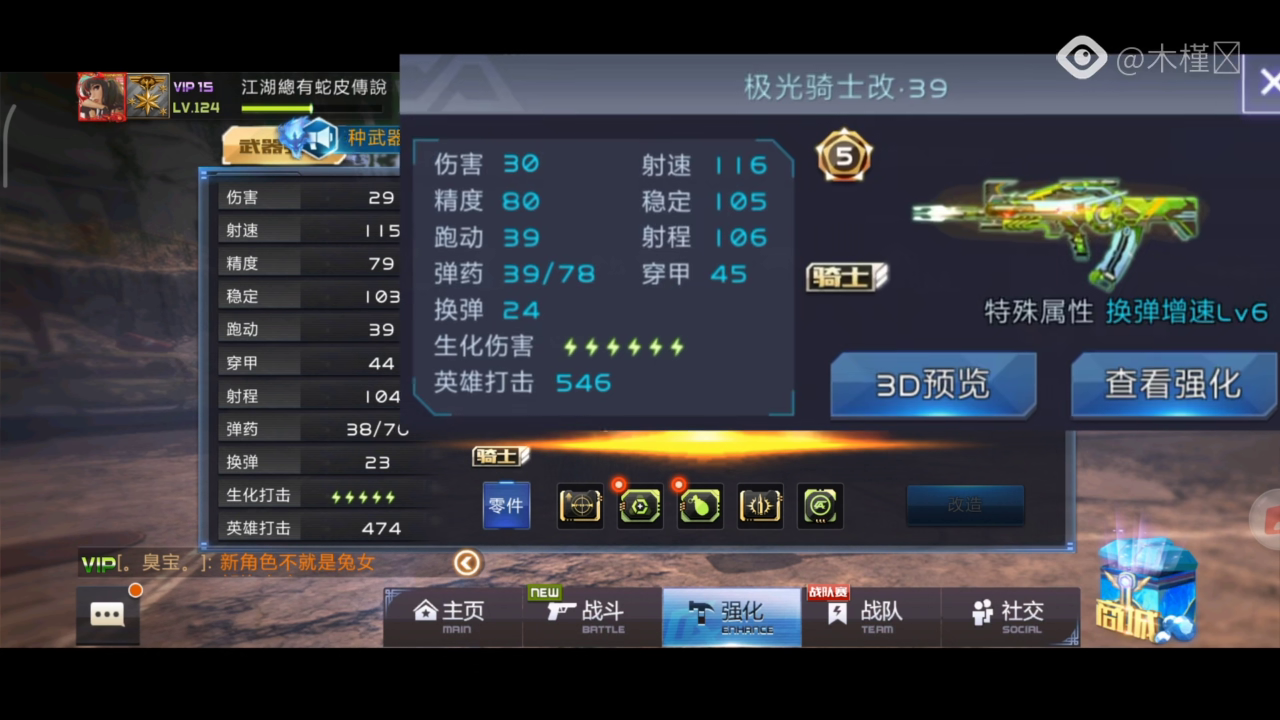Select the 零件 parts tab
Image resolution: width=1280 pixels, height=720 pixels.
506,506
